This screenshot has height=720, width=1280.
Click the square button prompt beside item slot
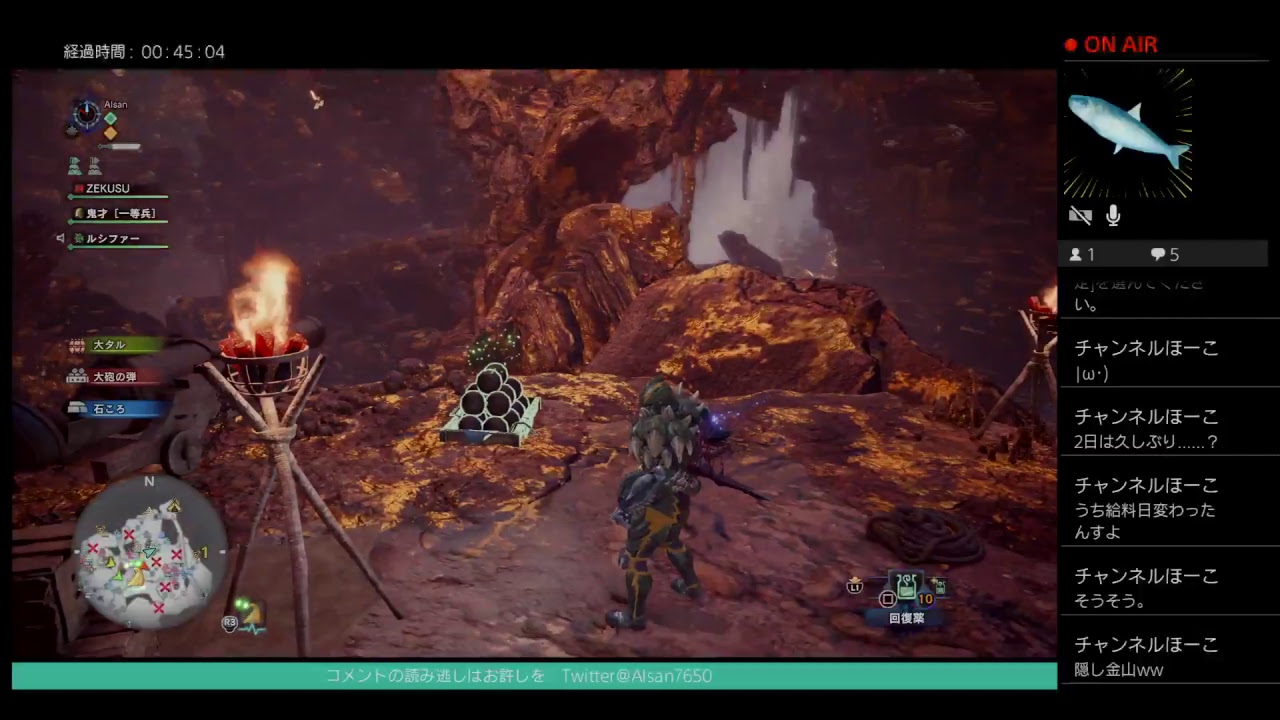point(886,598)
